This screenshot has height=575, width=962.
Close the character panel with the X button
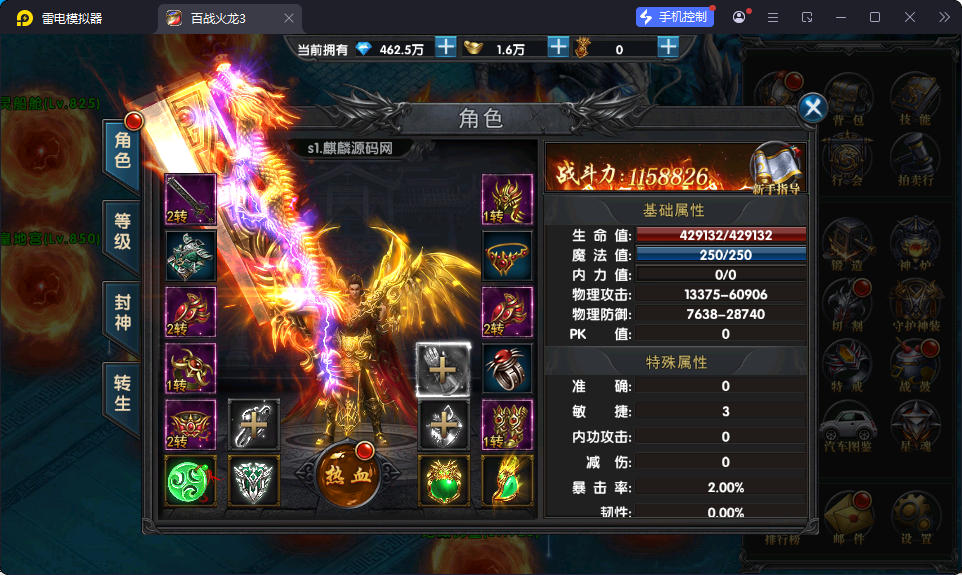(814, 108)
